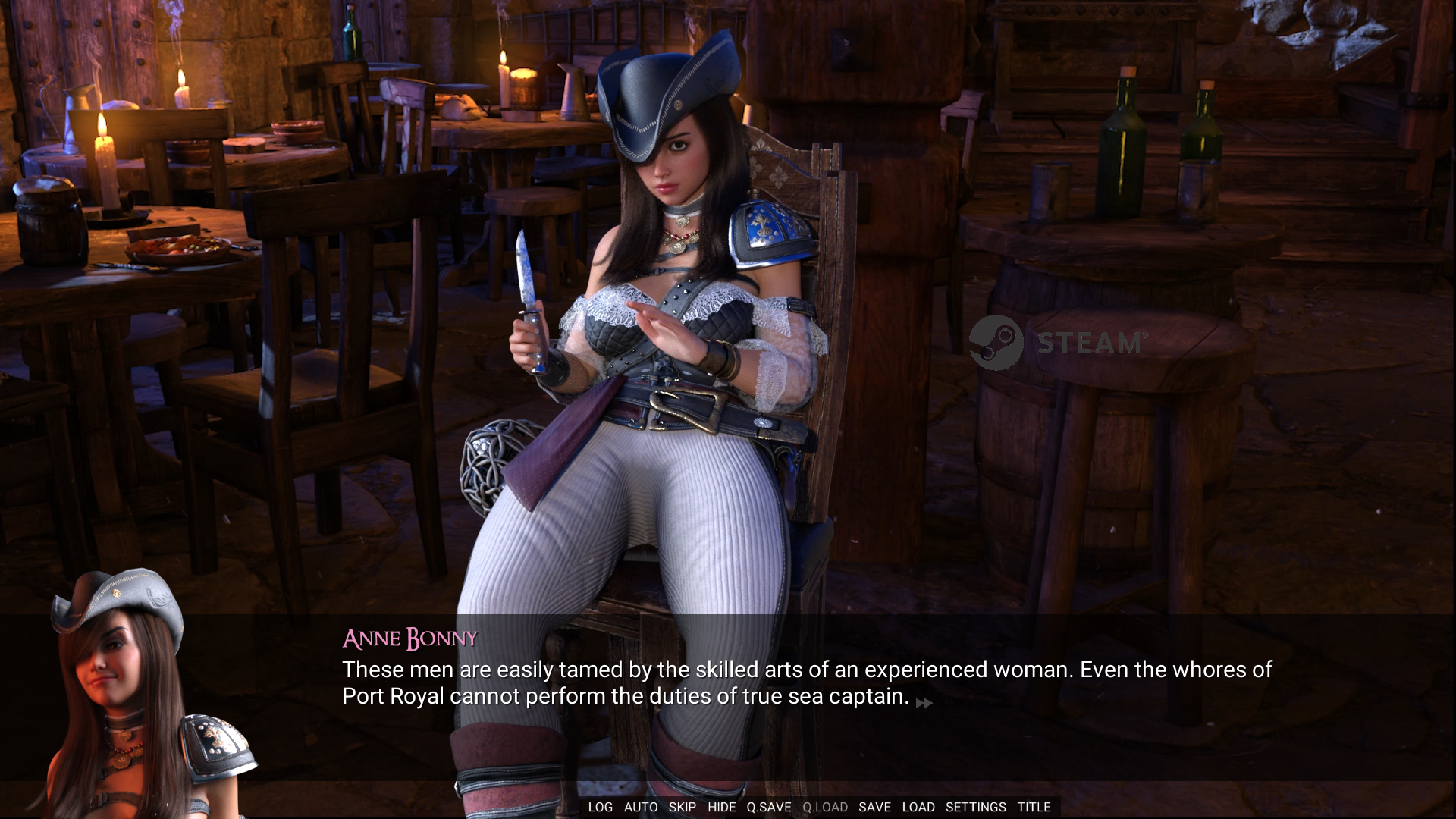
Task: Click Q.SAVE to quick save
Action: (768, 807)
